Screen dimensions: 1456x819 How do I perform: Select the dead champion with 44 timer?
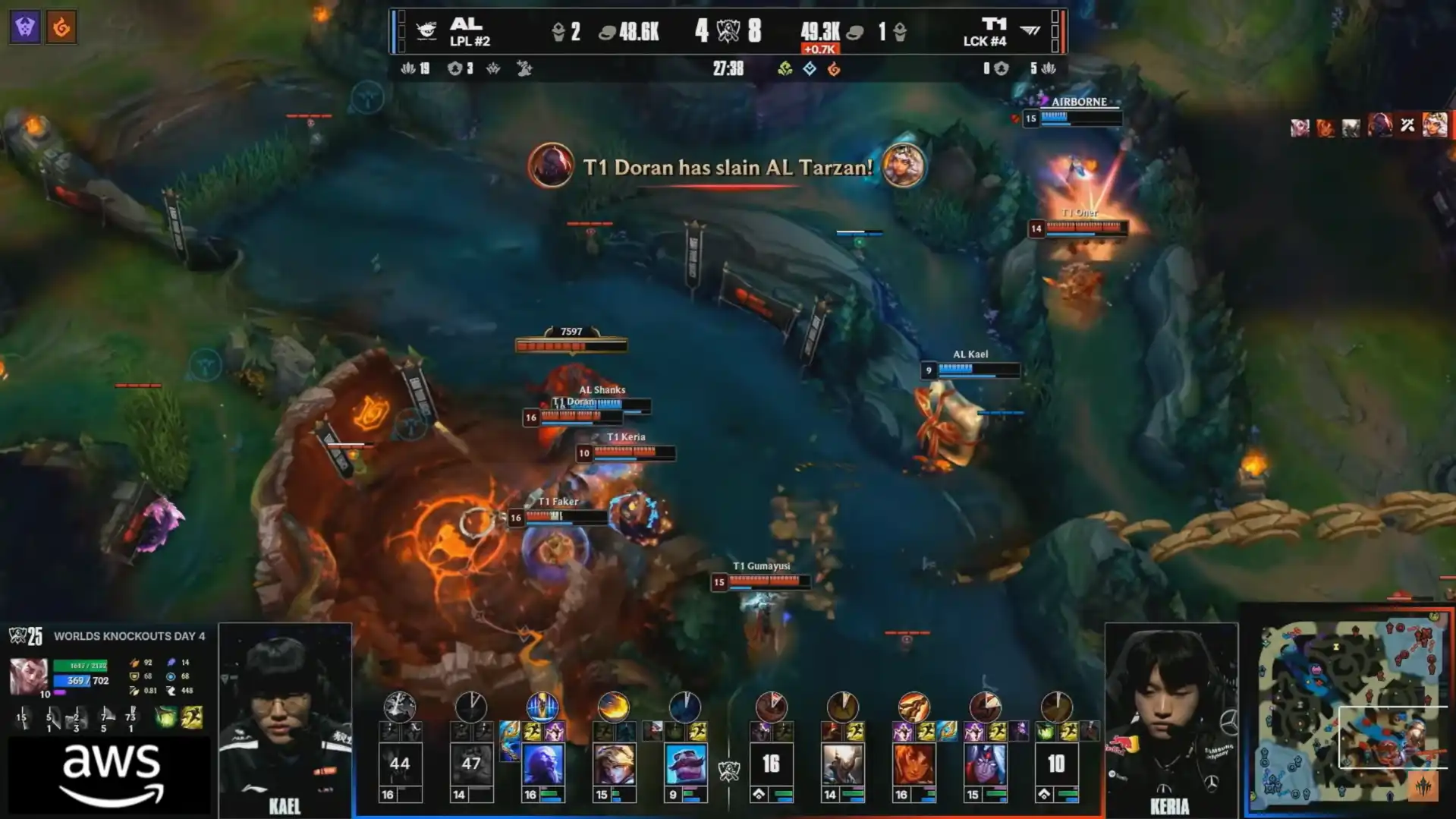400,764
